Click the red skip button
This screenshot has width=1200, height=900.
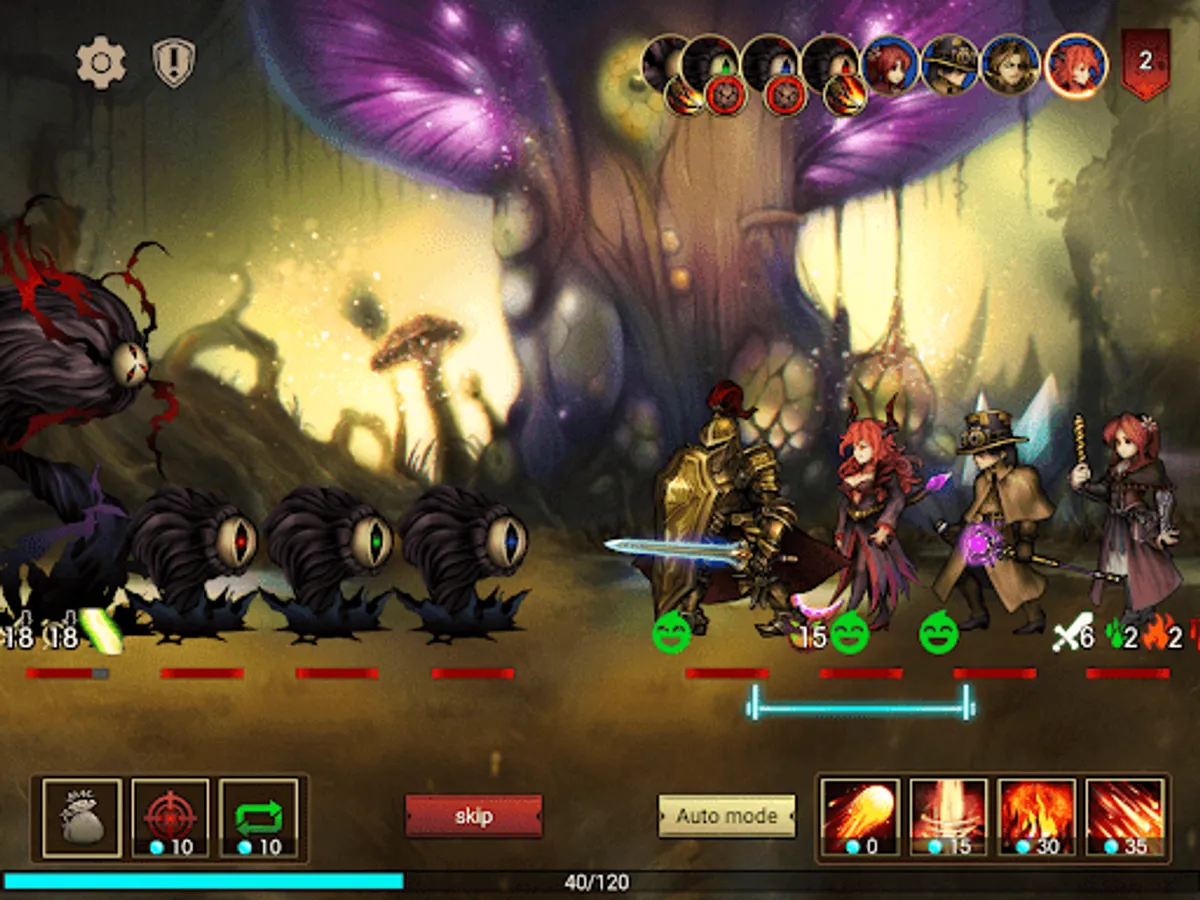coord(473,816)
